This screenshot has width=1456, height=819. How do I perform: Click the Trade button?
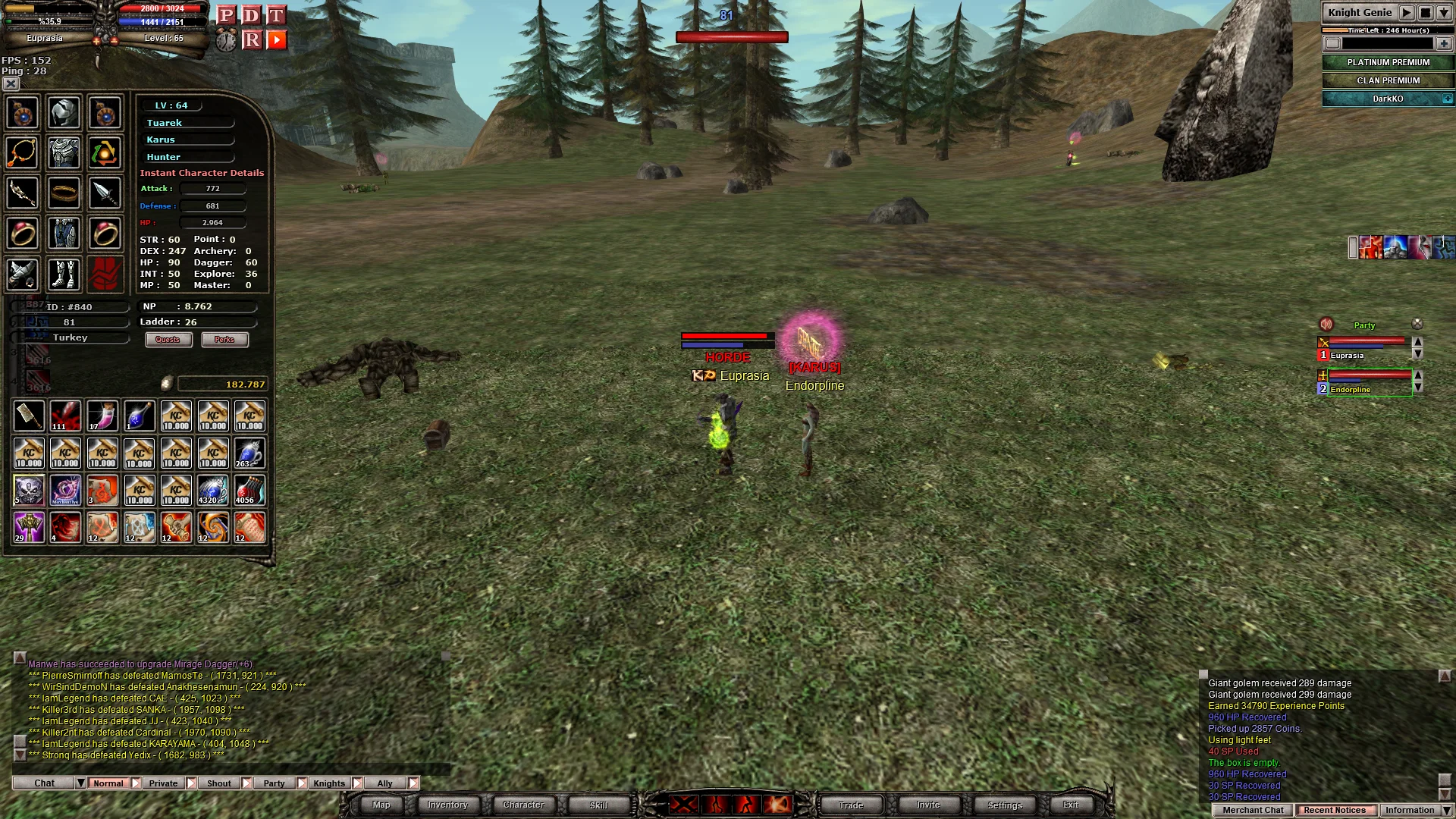(x=851, y=805)
